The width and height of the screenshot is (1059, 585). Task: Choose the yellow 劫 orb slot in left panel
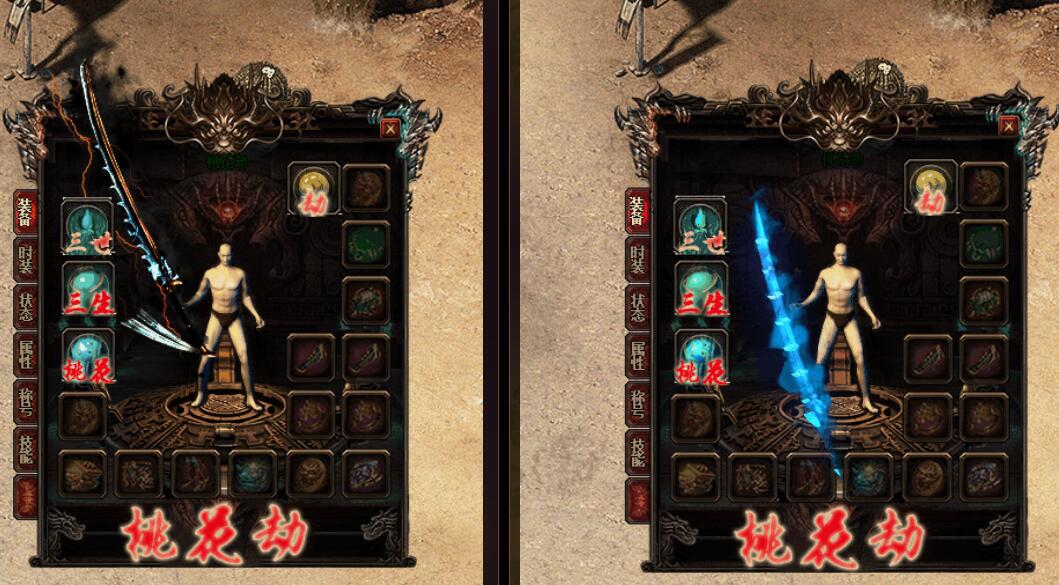(x=312, y=187)
